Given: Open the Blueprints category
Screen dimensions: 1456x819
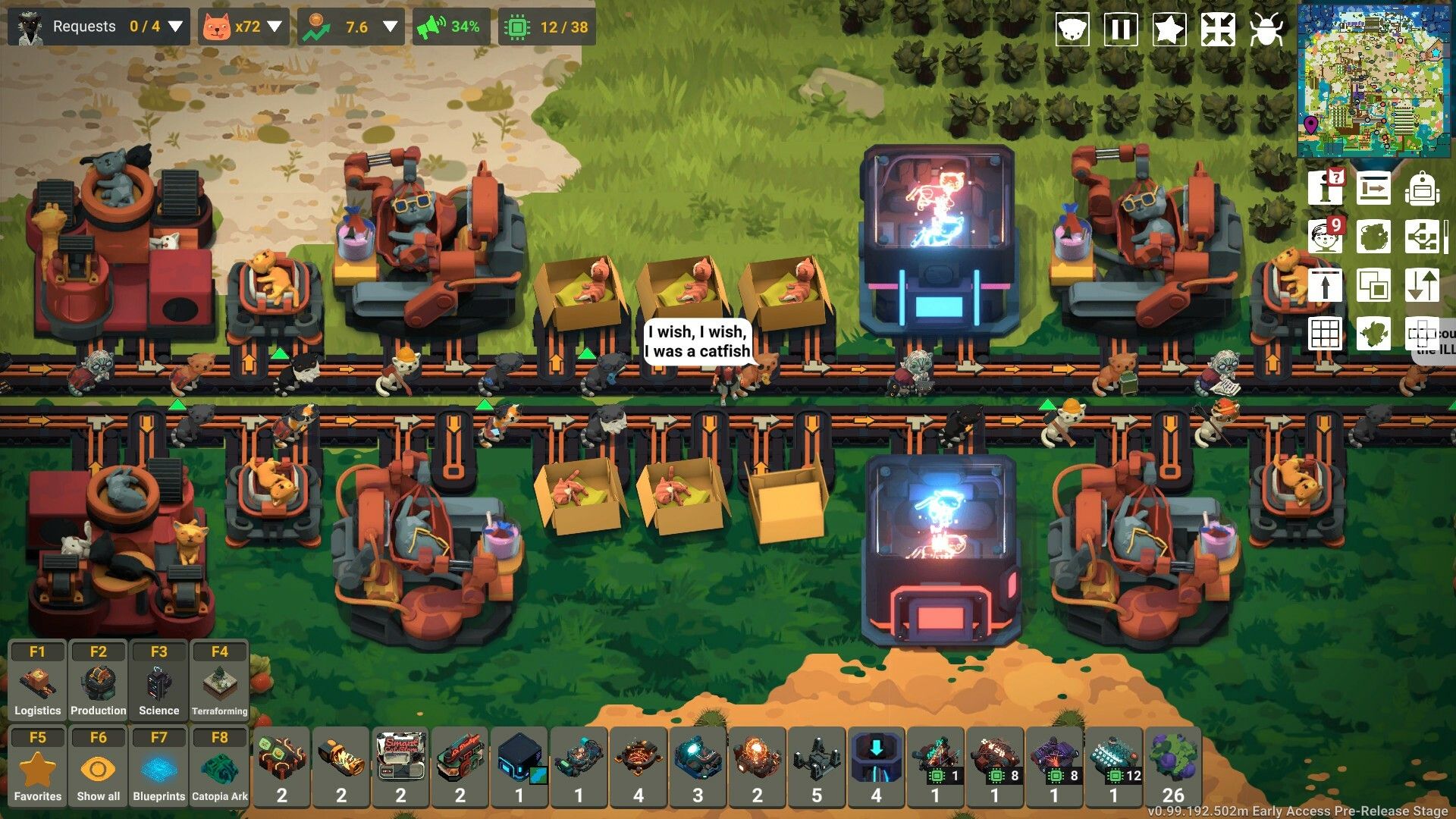Looking at the screenshot, I should (159, 767).
